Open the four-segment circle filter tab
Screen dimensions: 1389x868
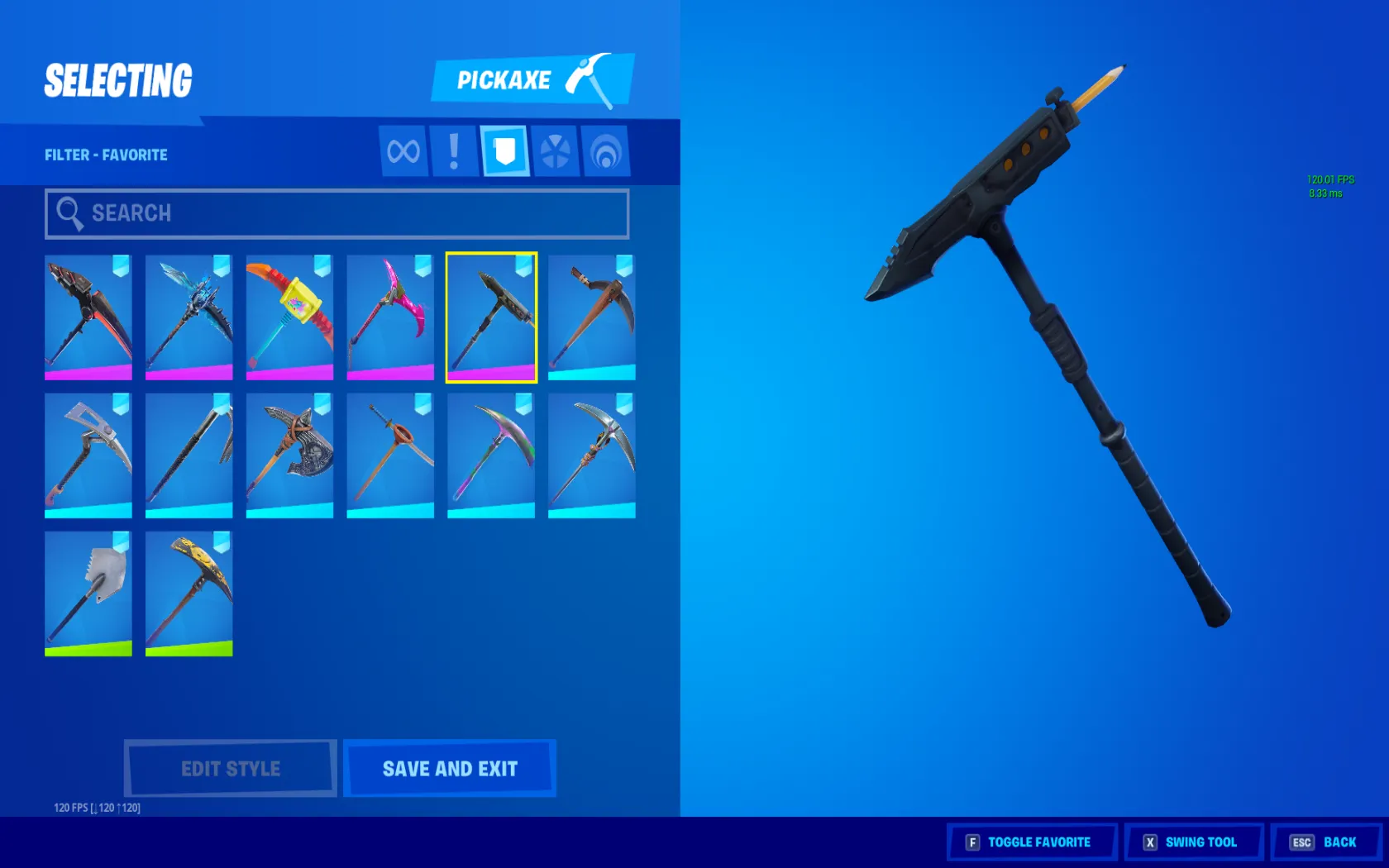(555, 151)
